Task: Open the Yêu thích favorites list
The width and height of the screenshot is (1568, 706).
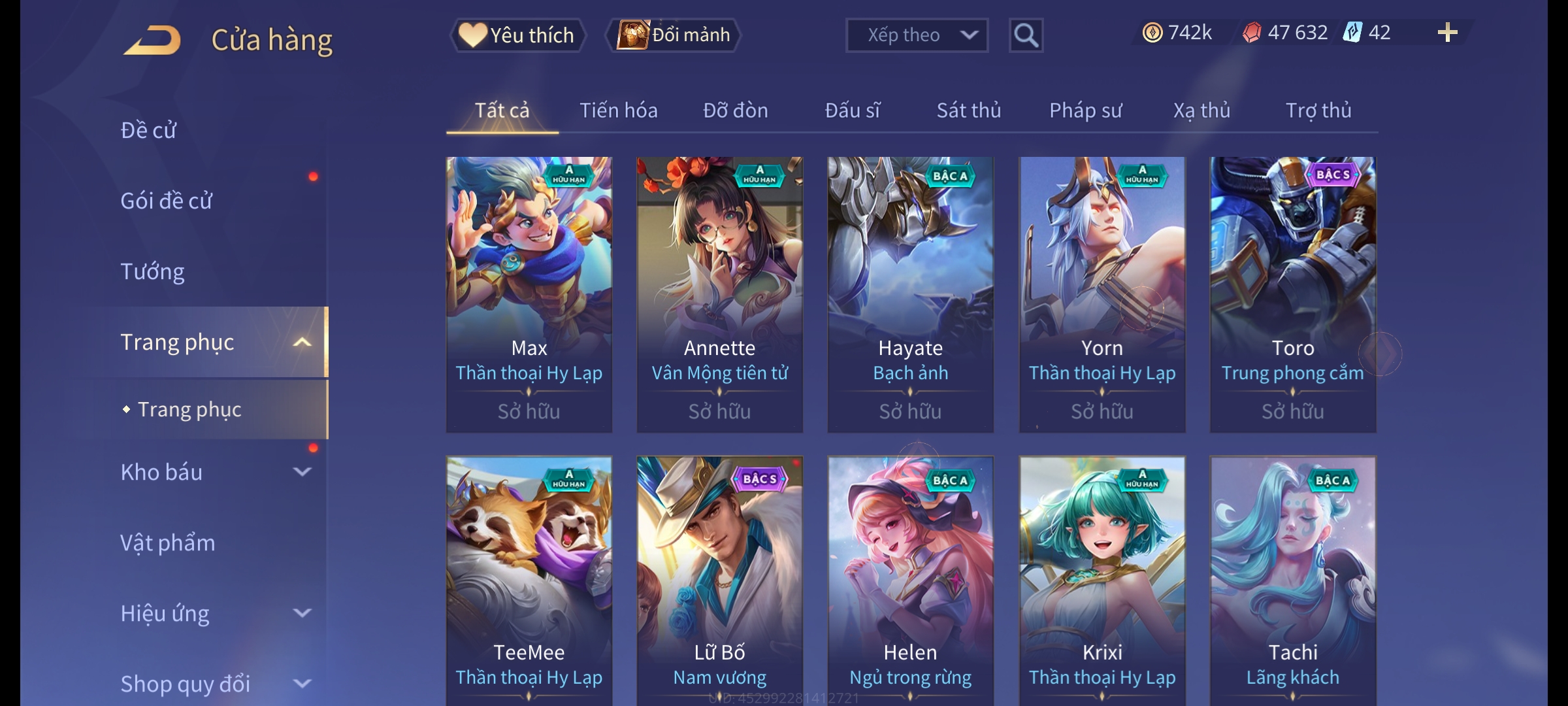Action: [518, 35]
